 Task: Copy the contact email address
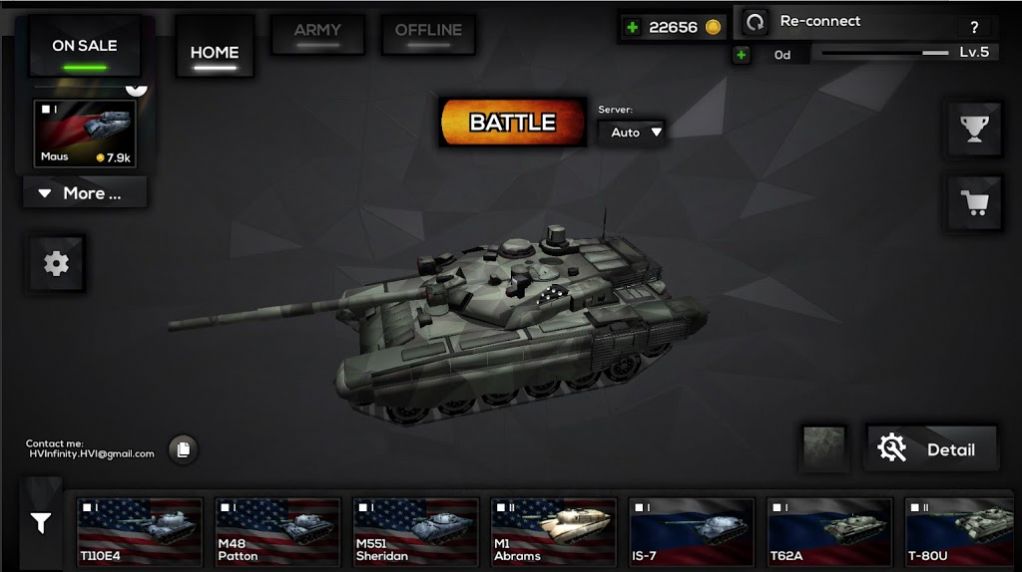point(182,450)
